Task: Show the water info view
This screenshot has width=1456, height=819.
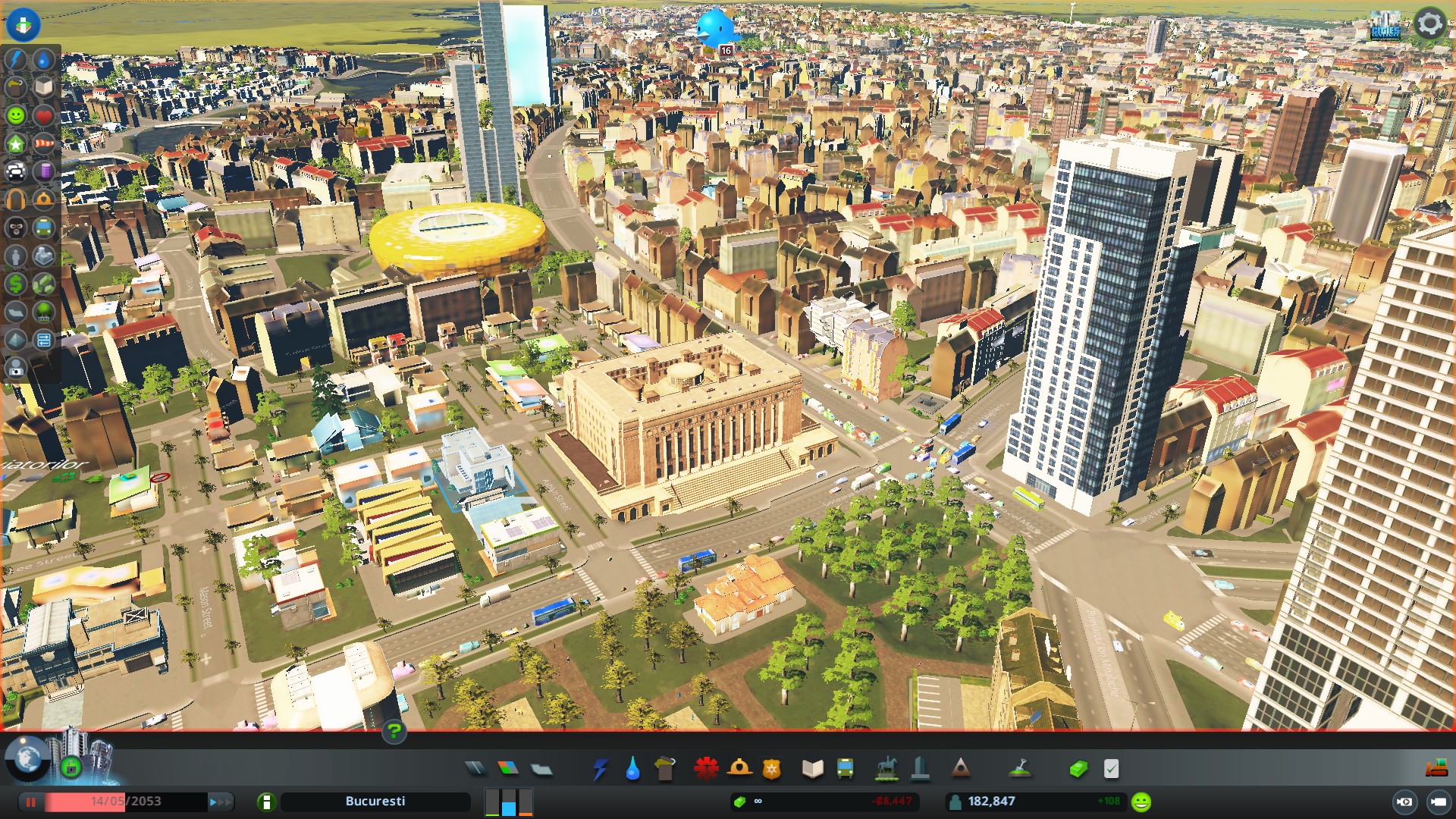Action: click(44, 59)
